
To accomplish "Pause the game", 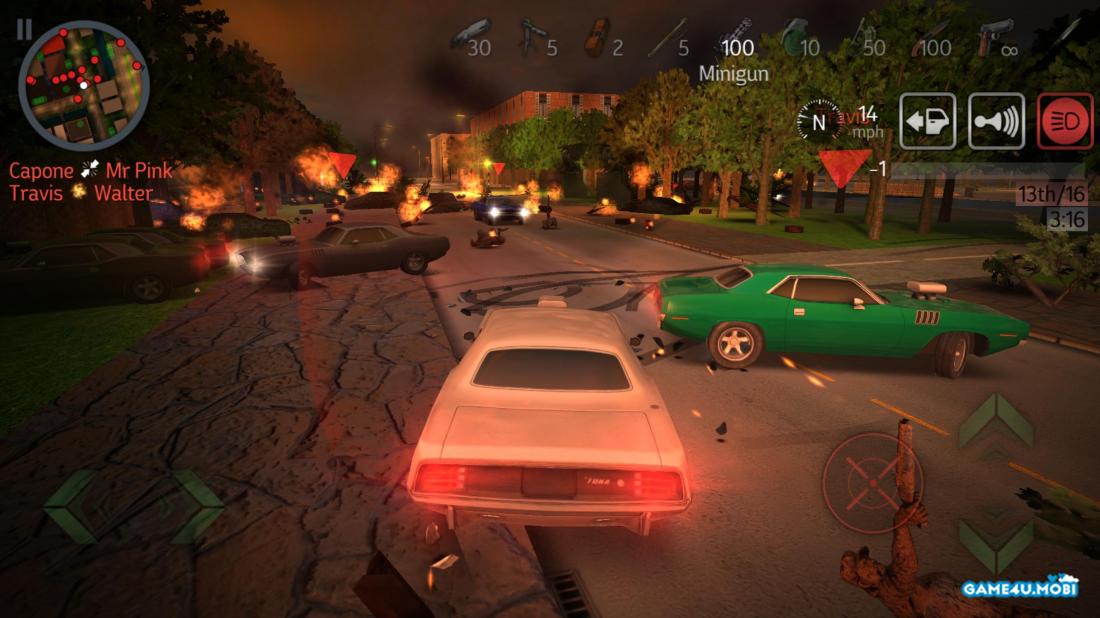I will pyautogui.click(x=23, y=29).
